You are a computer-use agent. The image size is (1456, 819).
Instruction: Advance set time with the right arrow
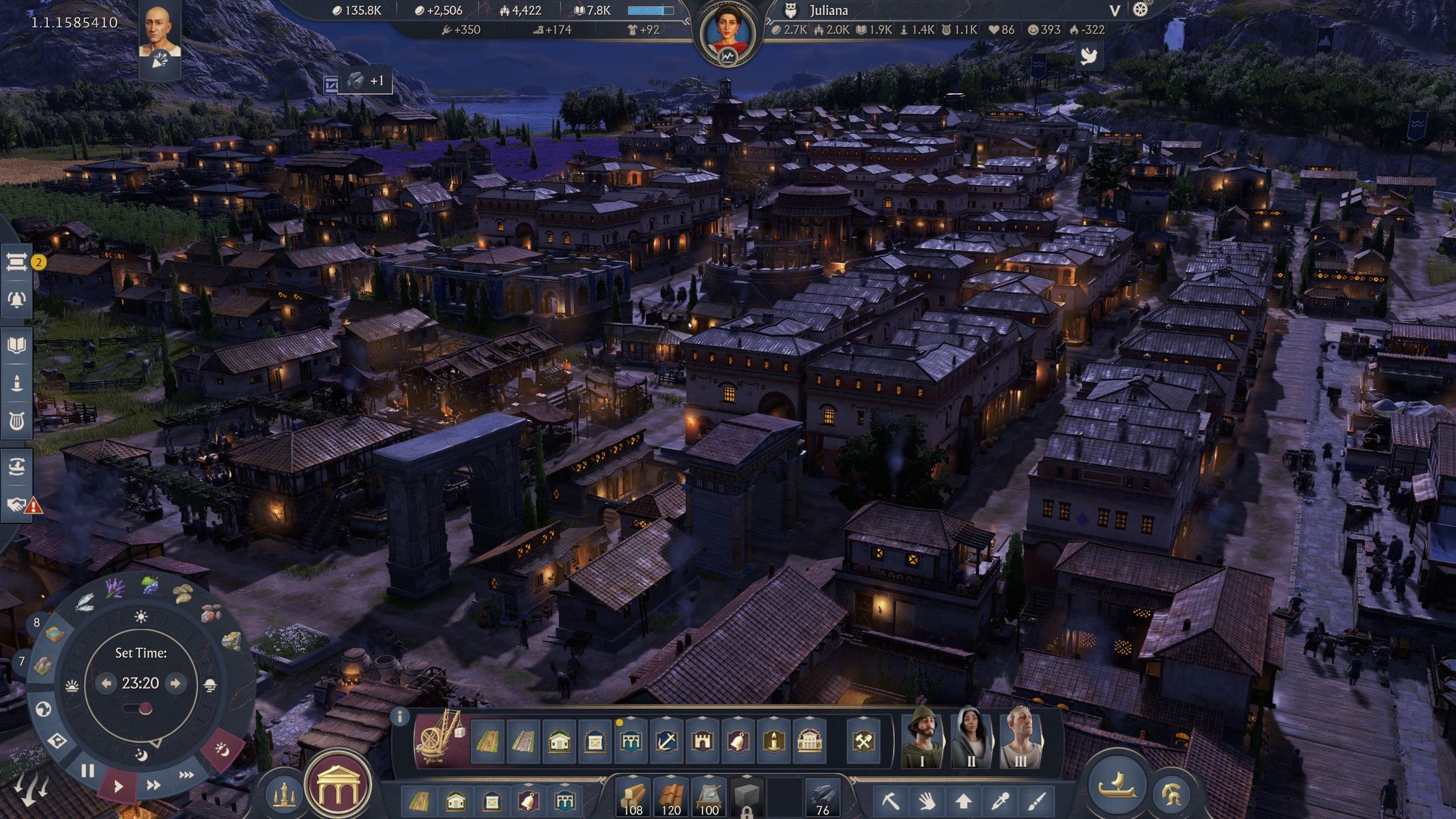pyautogui.click(x=175, y=683)
